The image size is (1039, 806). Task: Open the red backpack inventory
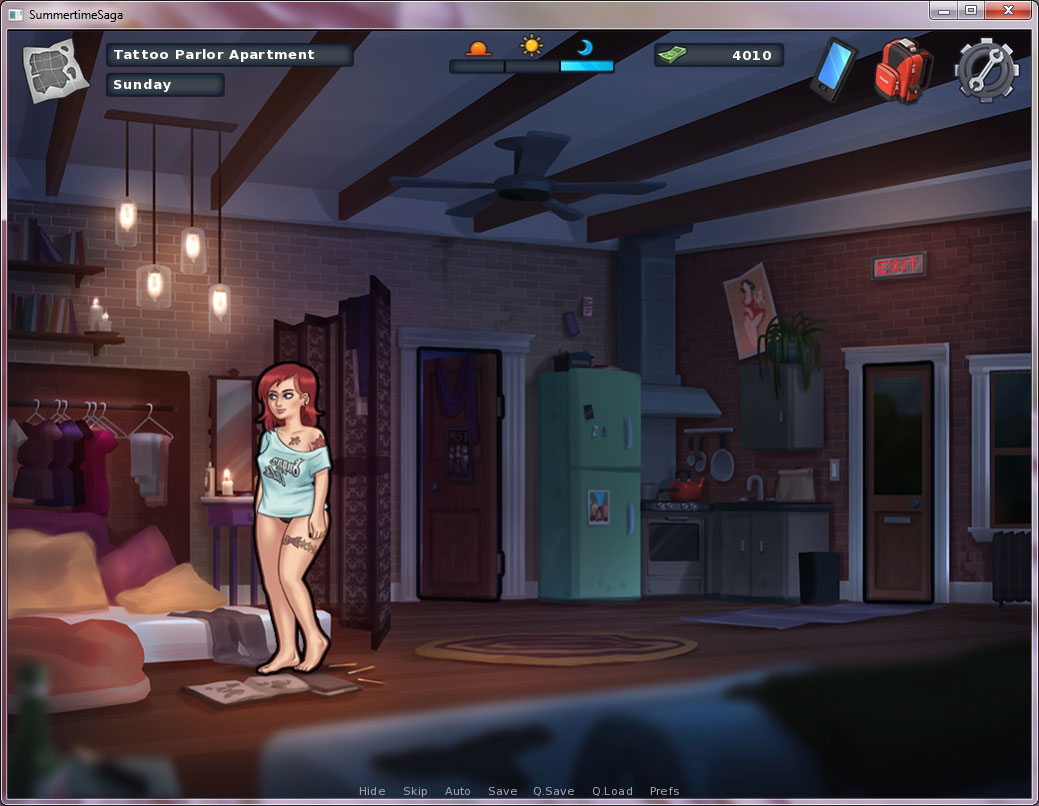(x=903, y=70)
